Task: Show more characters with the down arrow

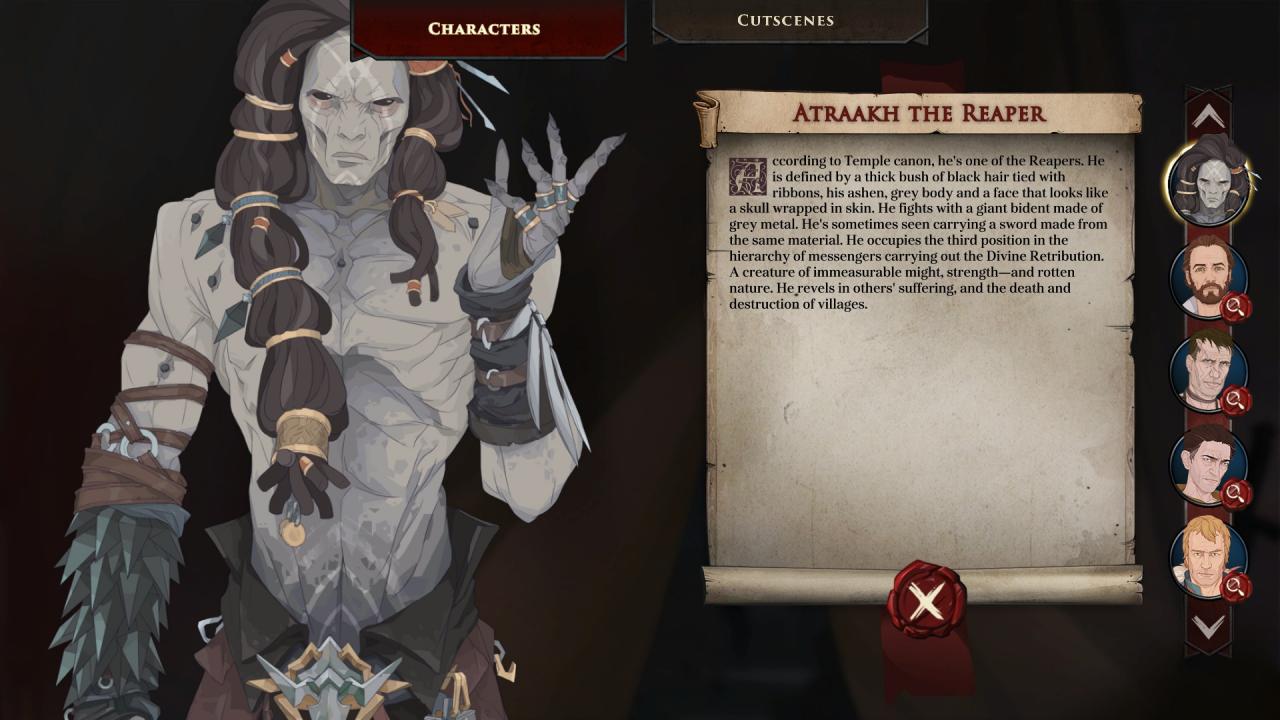Action: click(1208, 627)
